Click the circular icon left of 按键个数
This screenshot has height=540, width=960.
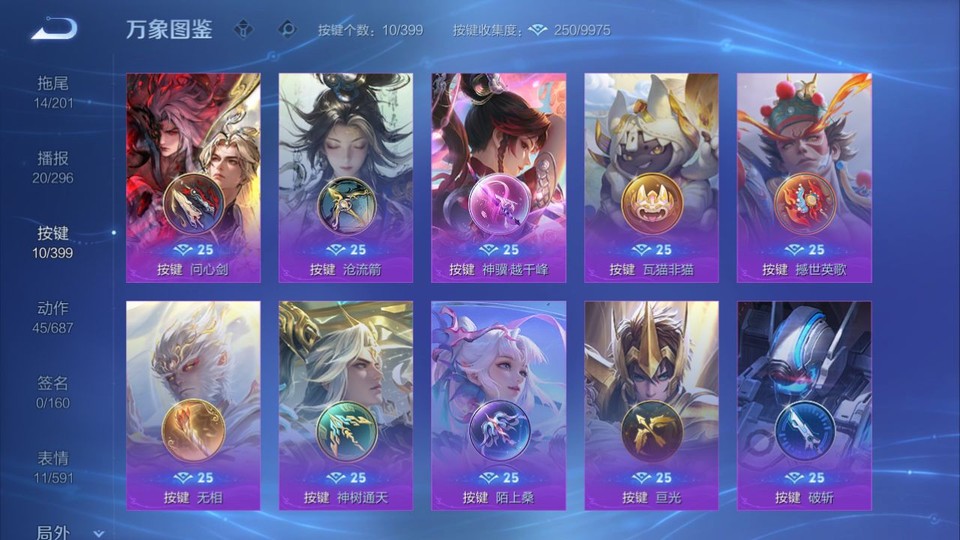click(x=287, y=30)
